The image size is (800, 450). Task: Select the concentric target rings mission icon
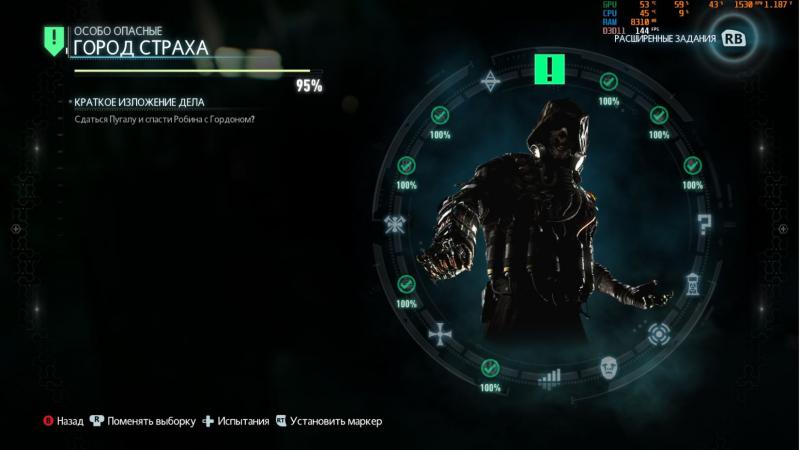659,333
